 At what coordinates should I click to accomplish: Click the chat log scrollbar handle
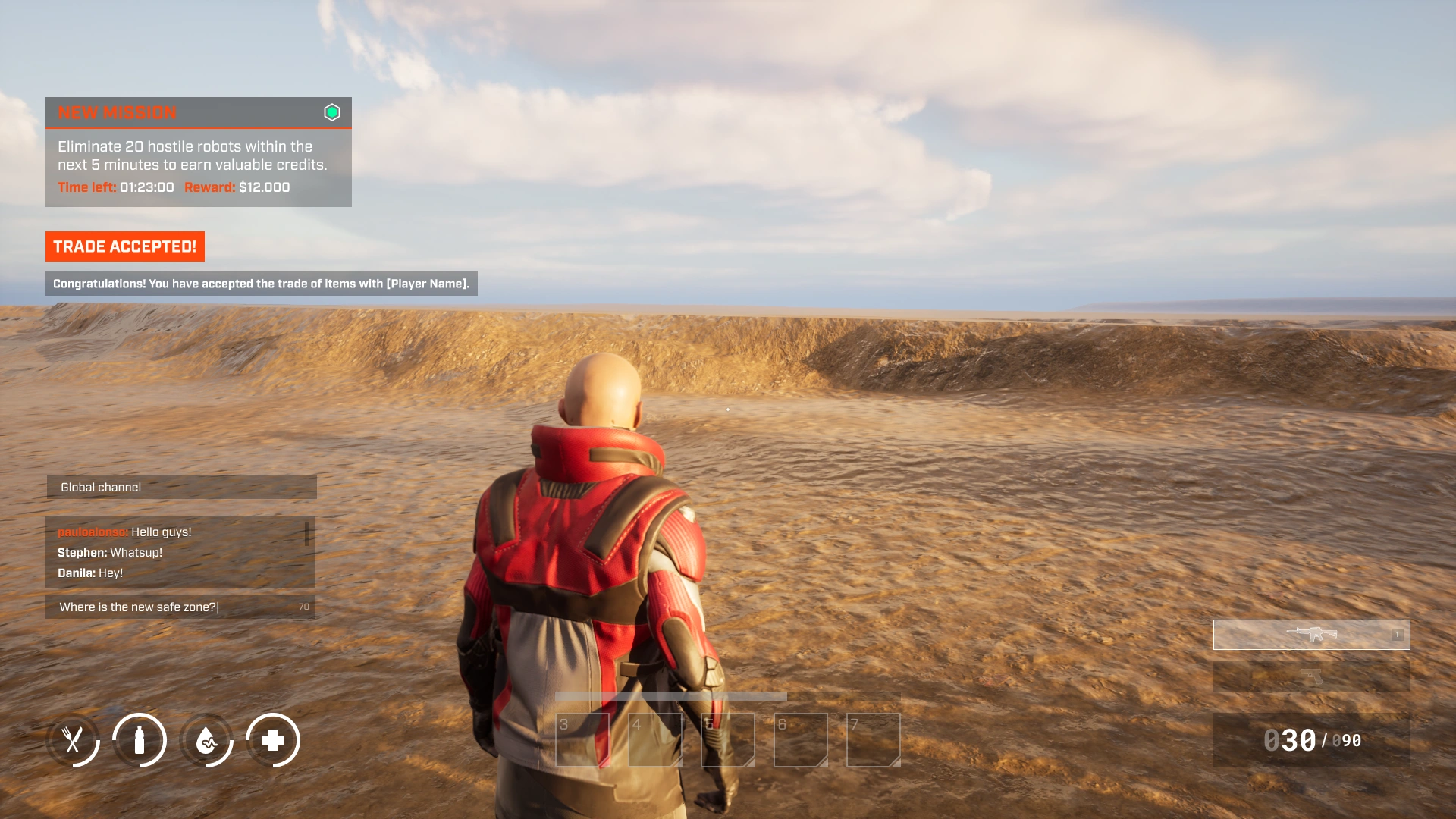tap(307, 533)
